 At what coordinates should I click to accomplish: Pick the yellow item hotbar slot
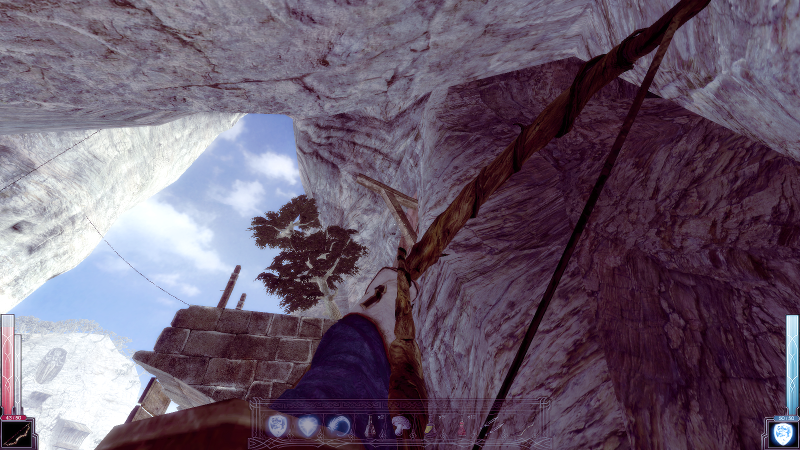tap(430, 427)
